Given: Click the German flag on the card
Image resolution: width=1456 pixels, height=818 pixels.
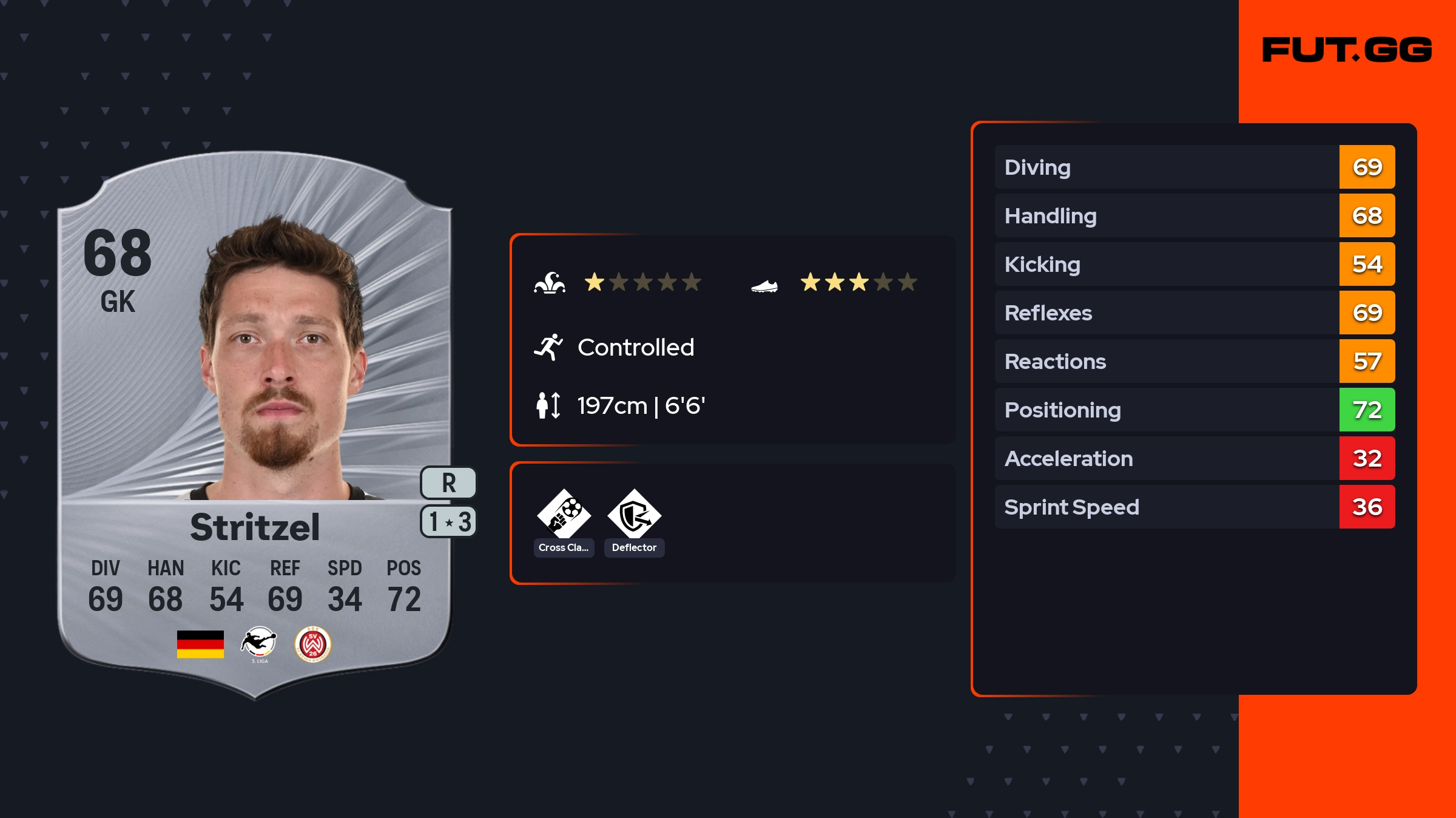Looking at the screenshot, I should [200, 644].
